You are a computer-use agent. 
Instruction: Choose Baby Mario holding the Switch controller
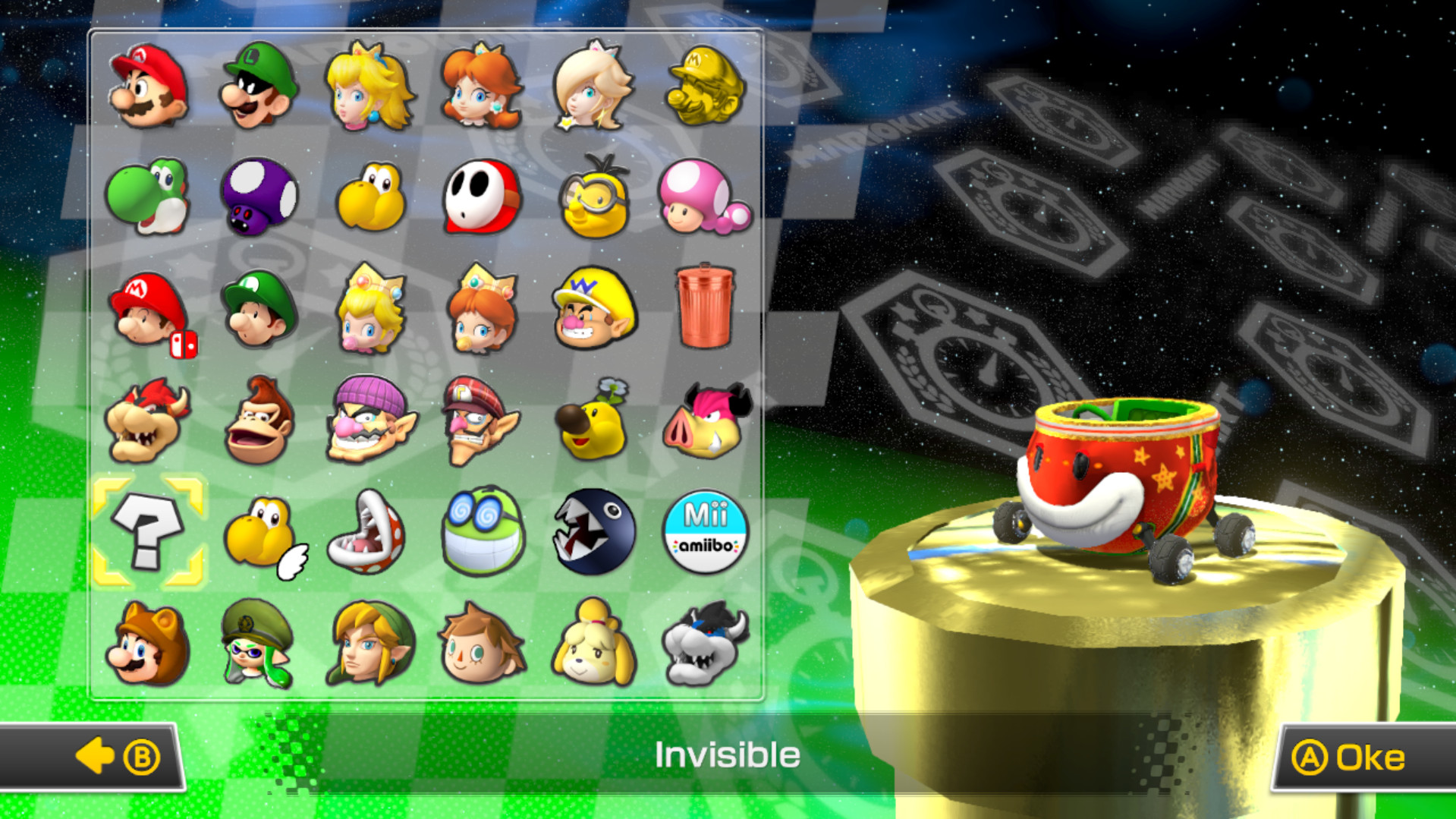point(148,310)
